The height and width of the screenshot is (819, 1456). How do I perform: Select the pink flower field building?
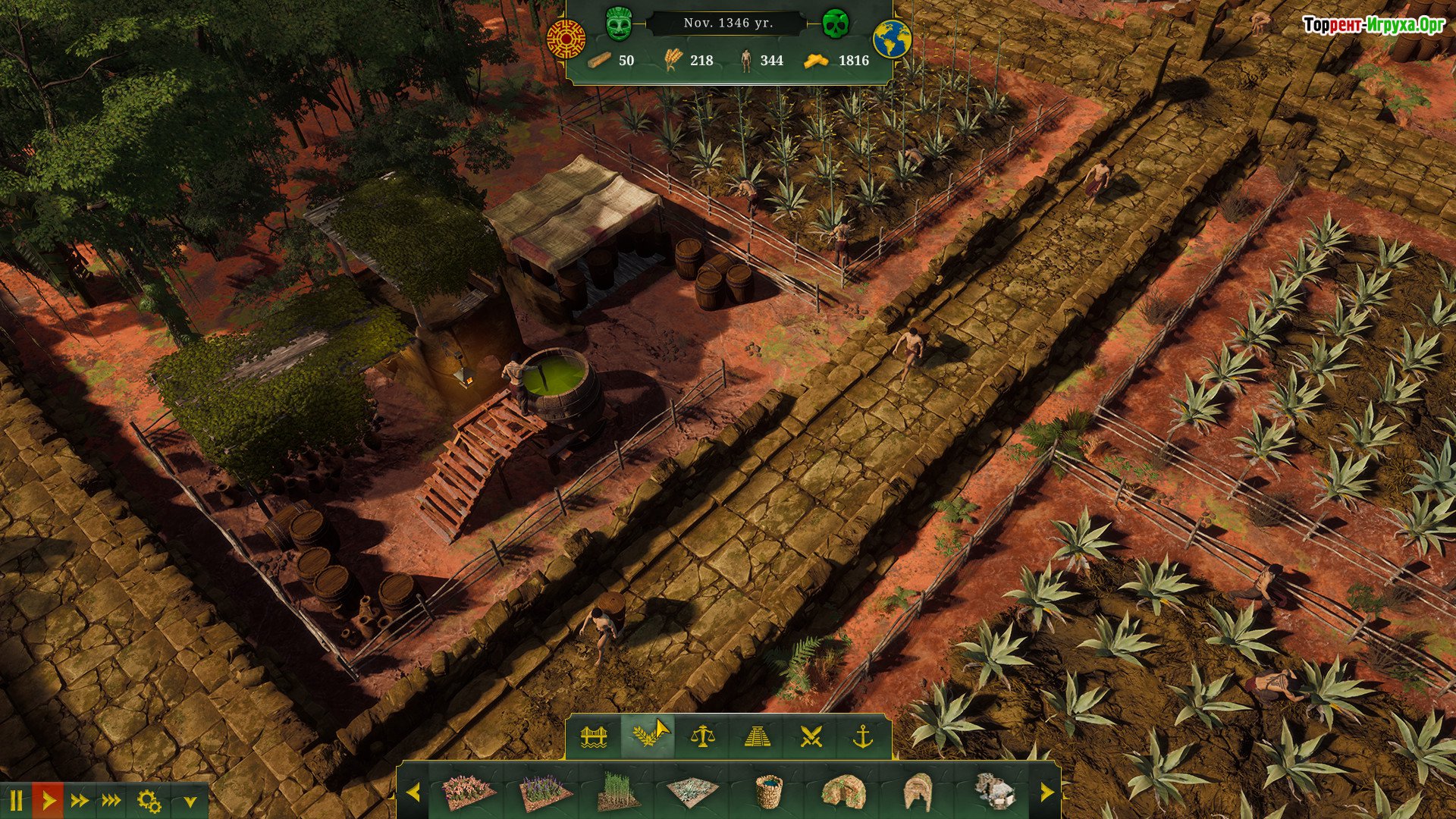[468, 792]
